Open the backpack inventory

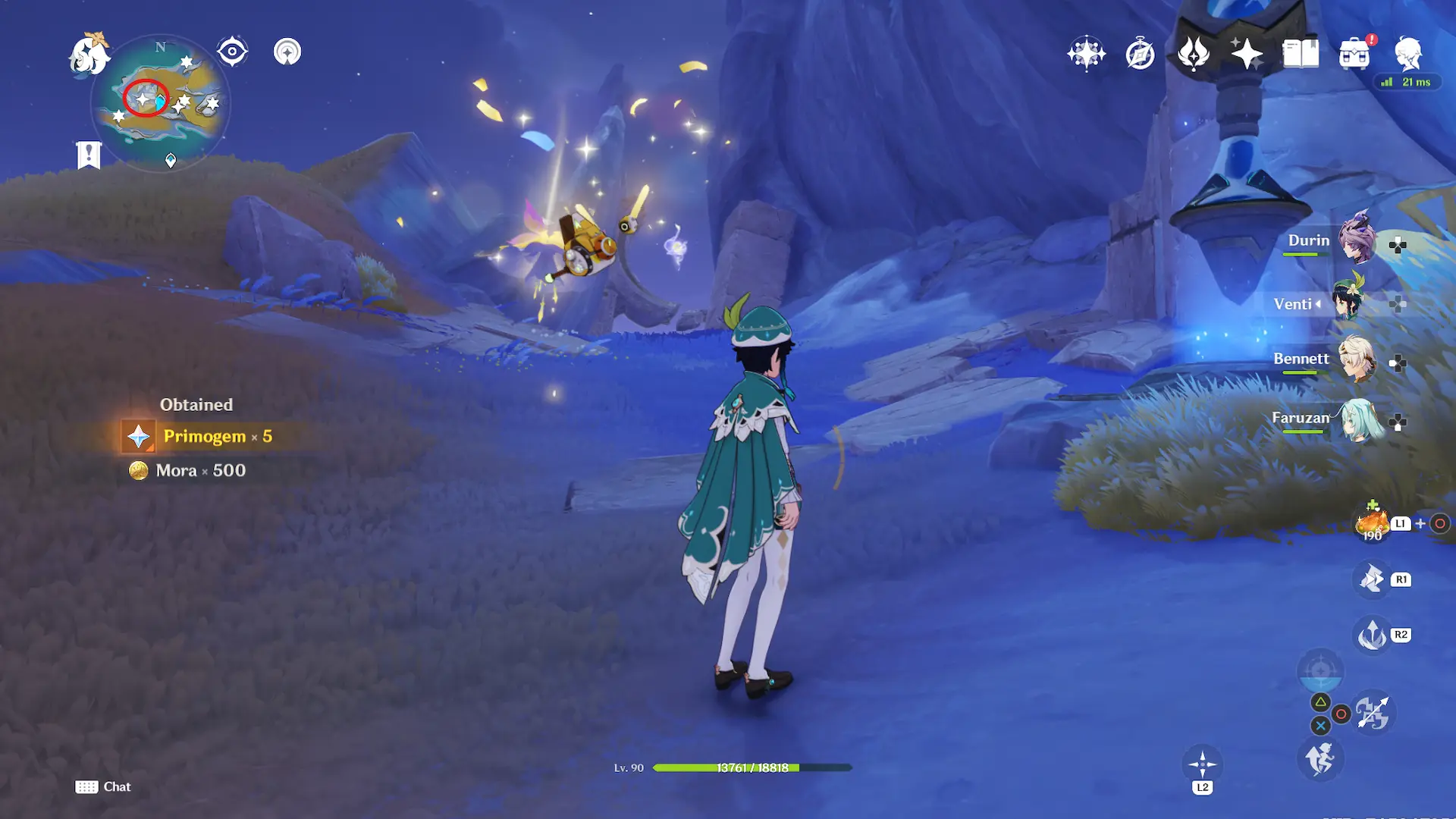(x=1354, y=54)
